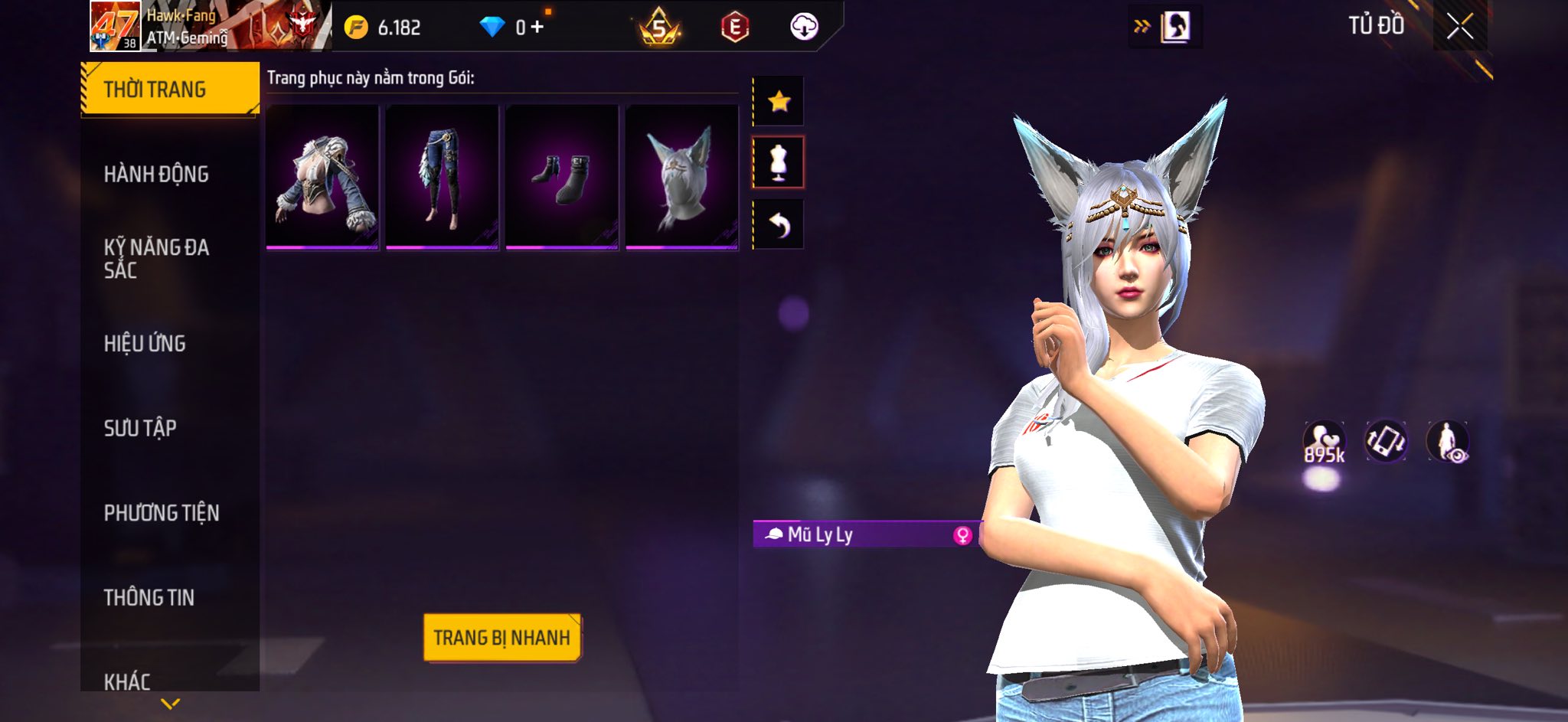Open the KHÁC category
1568x722 pixels.
127,681
